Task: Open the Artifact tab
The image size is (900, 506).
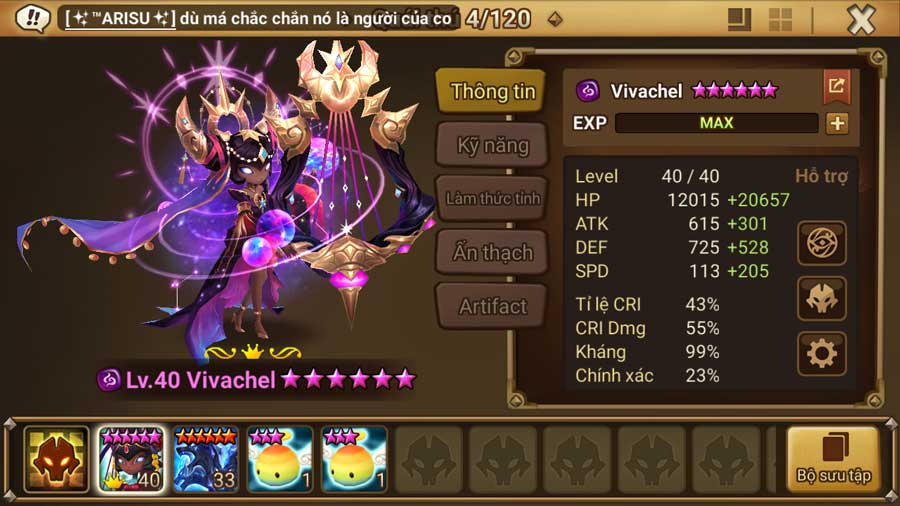Action: pyautogui.click(x=492, y=307)
